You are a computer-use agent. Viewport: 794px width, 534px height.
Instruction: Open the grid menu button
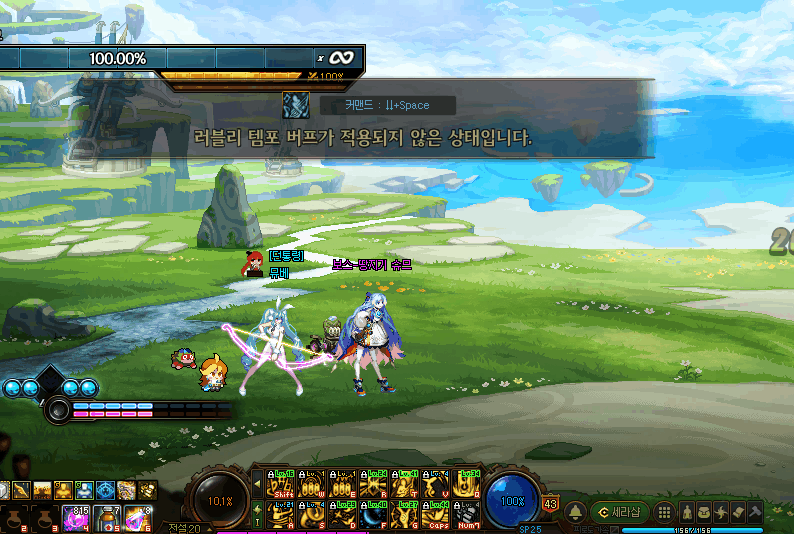coord(663,512)
